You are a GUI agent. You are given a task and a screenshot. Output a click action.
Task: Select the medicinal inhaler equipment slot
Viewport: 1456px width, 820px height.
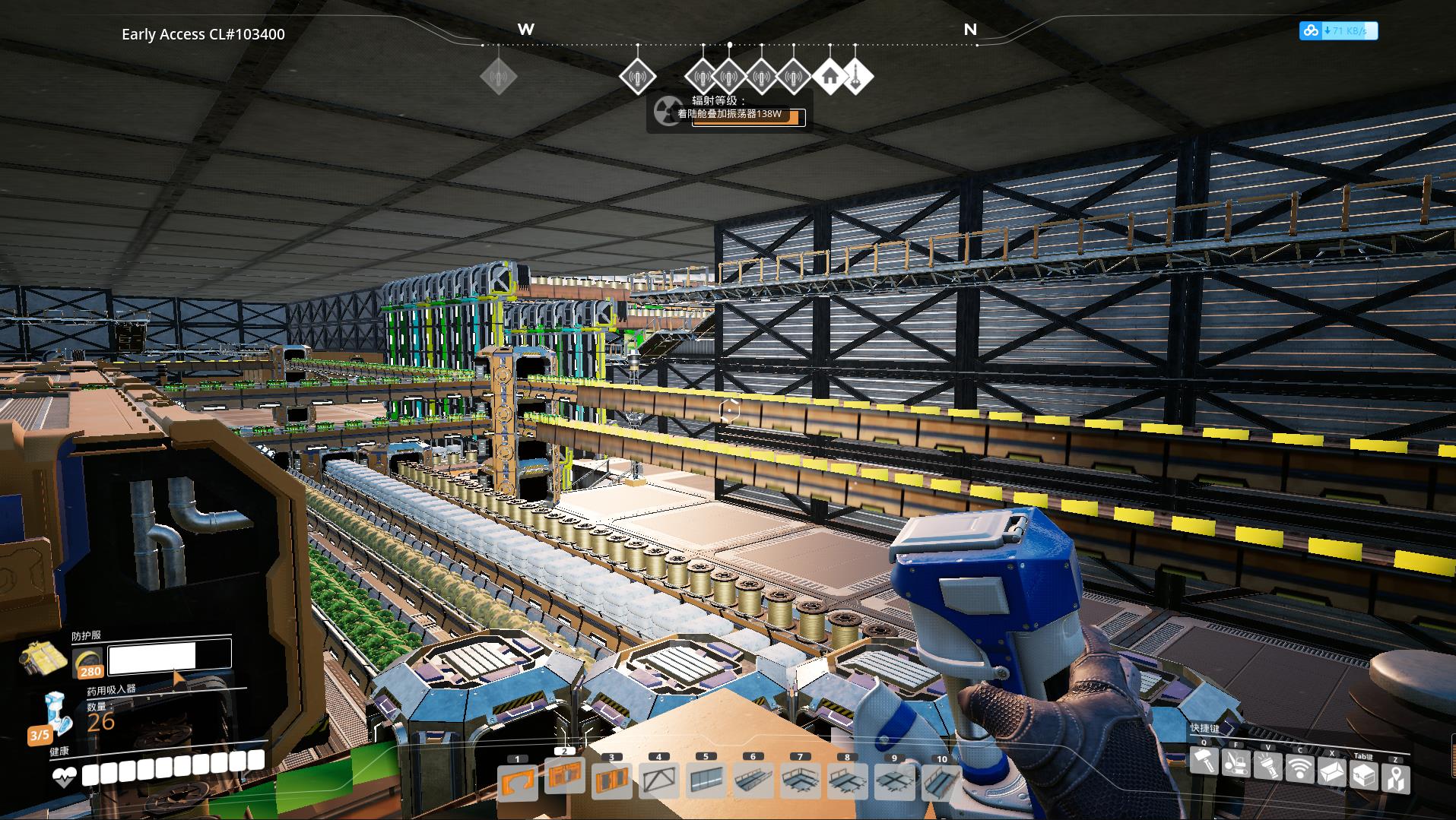click(56, 714)
